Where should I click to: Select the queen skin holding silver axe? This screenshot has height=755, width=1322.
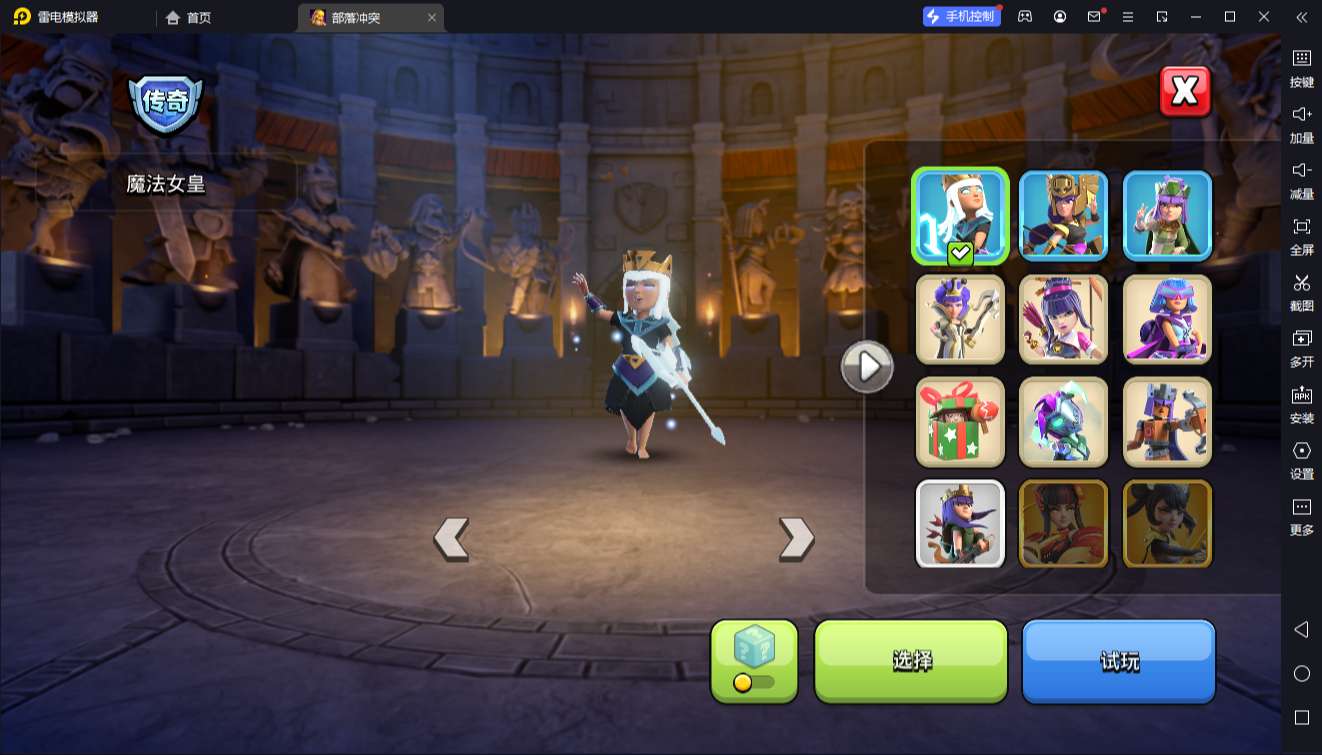960,319
